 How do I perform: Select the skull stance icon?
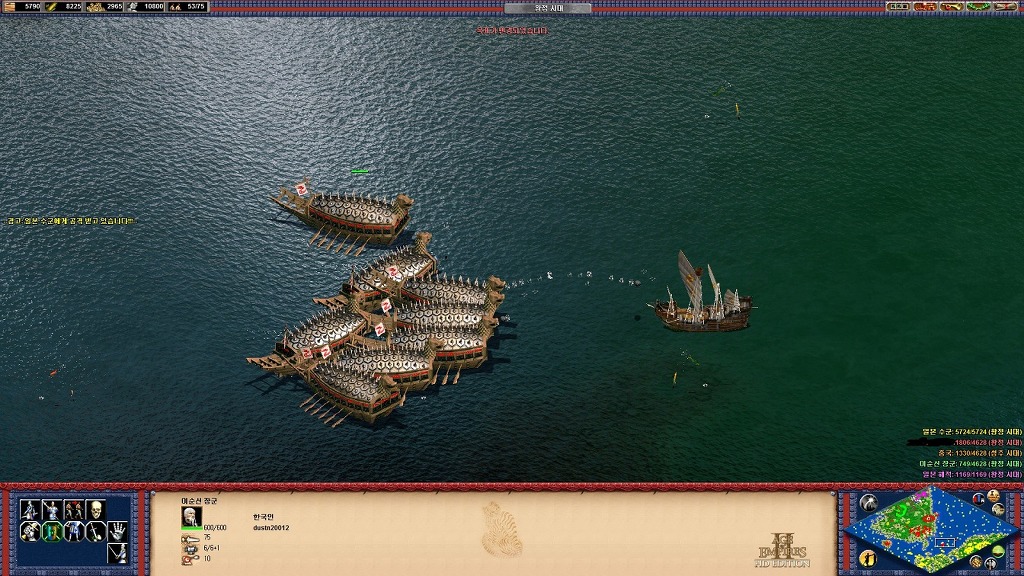pyautogui.click(x=96, y=510)
